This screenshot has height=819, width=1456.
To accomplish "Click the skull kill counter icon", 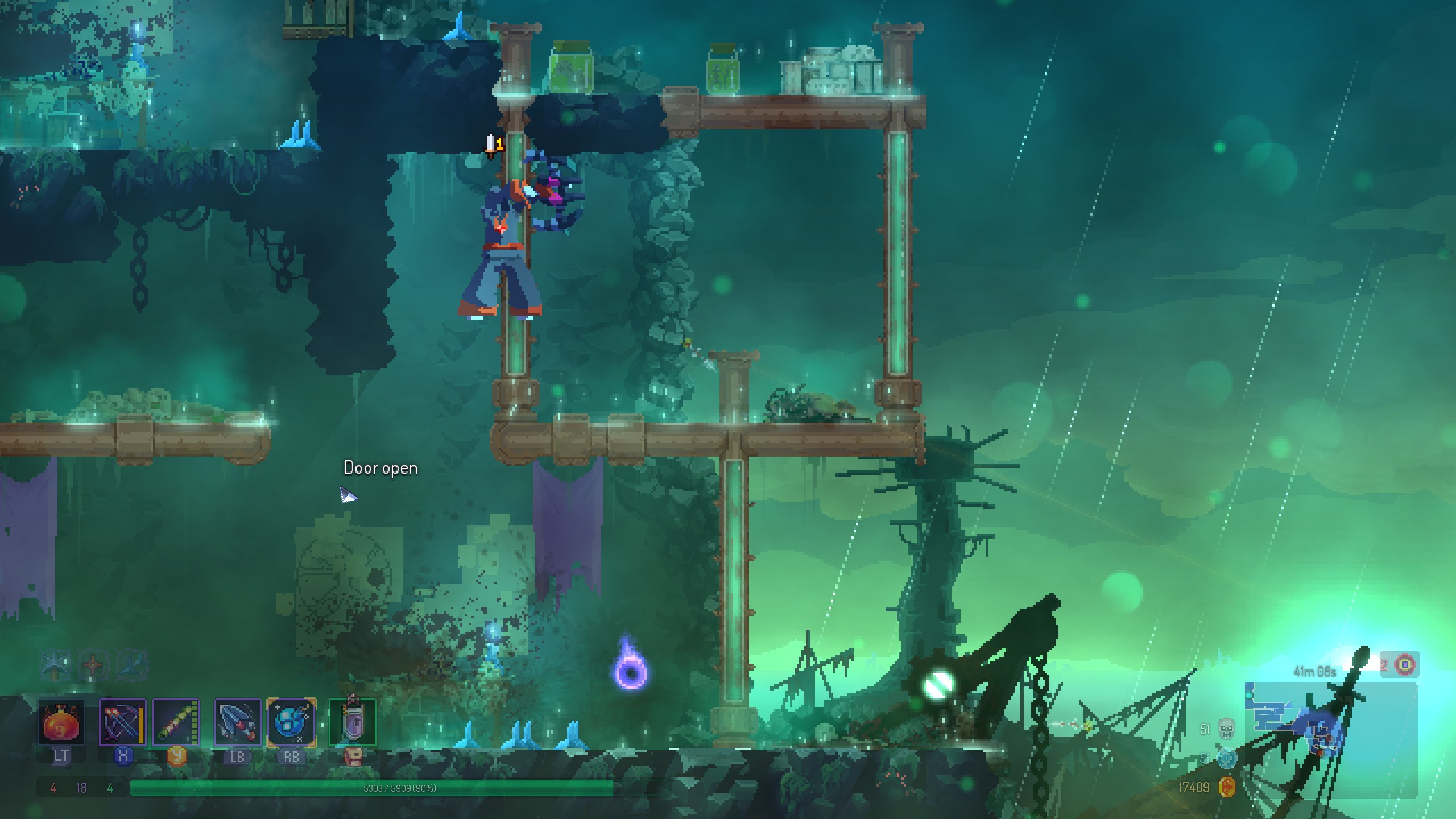I will pos(1226,729).
